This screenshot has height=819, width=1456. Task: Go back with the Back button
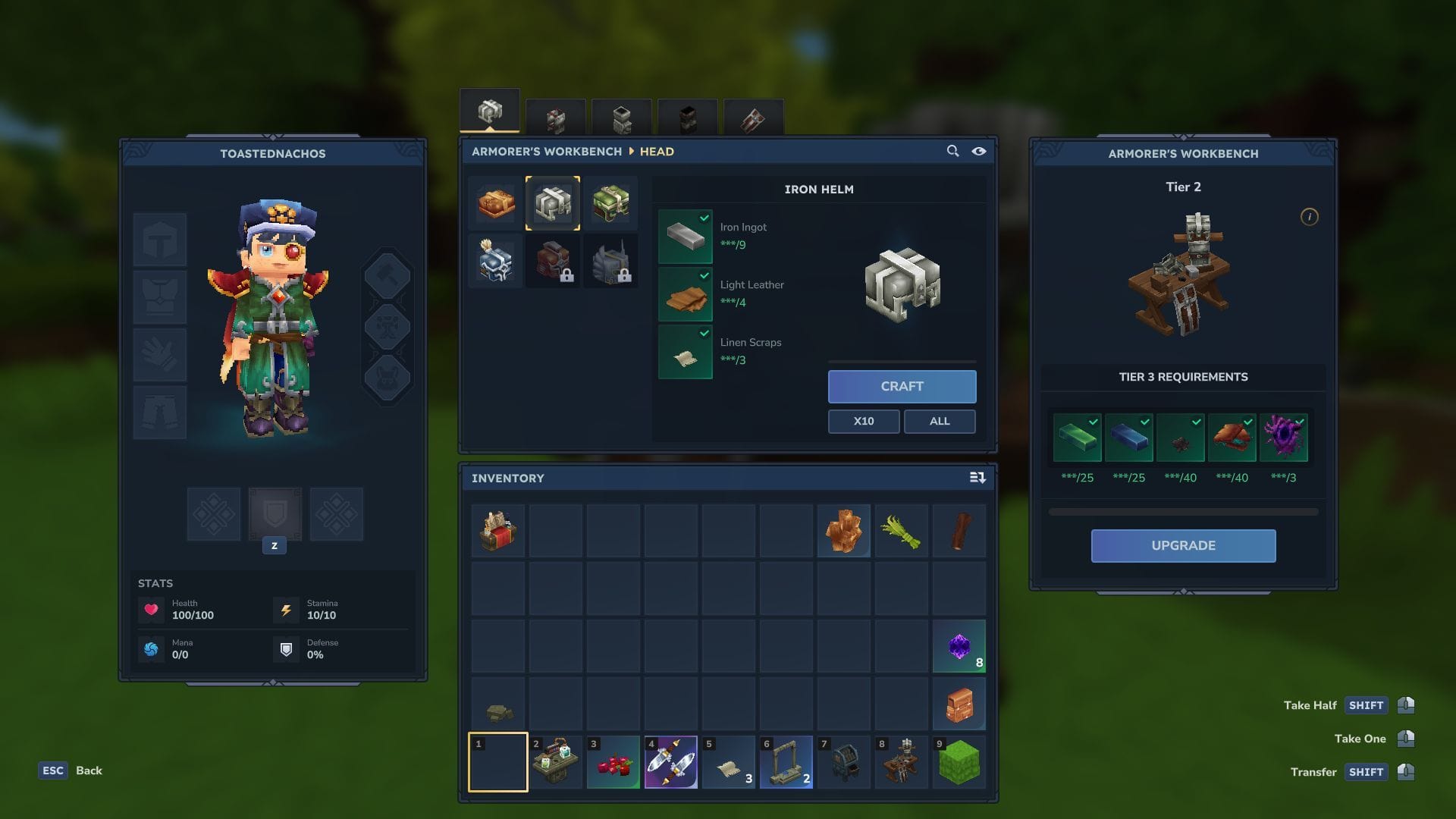89,770
